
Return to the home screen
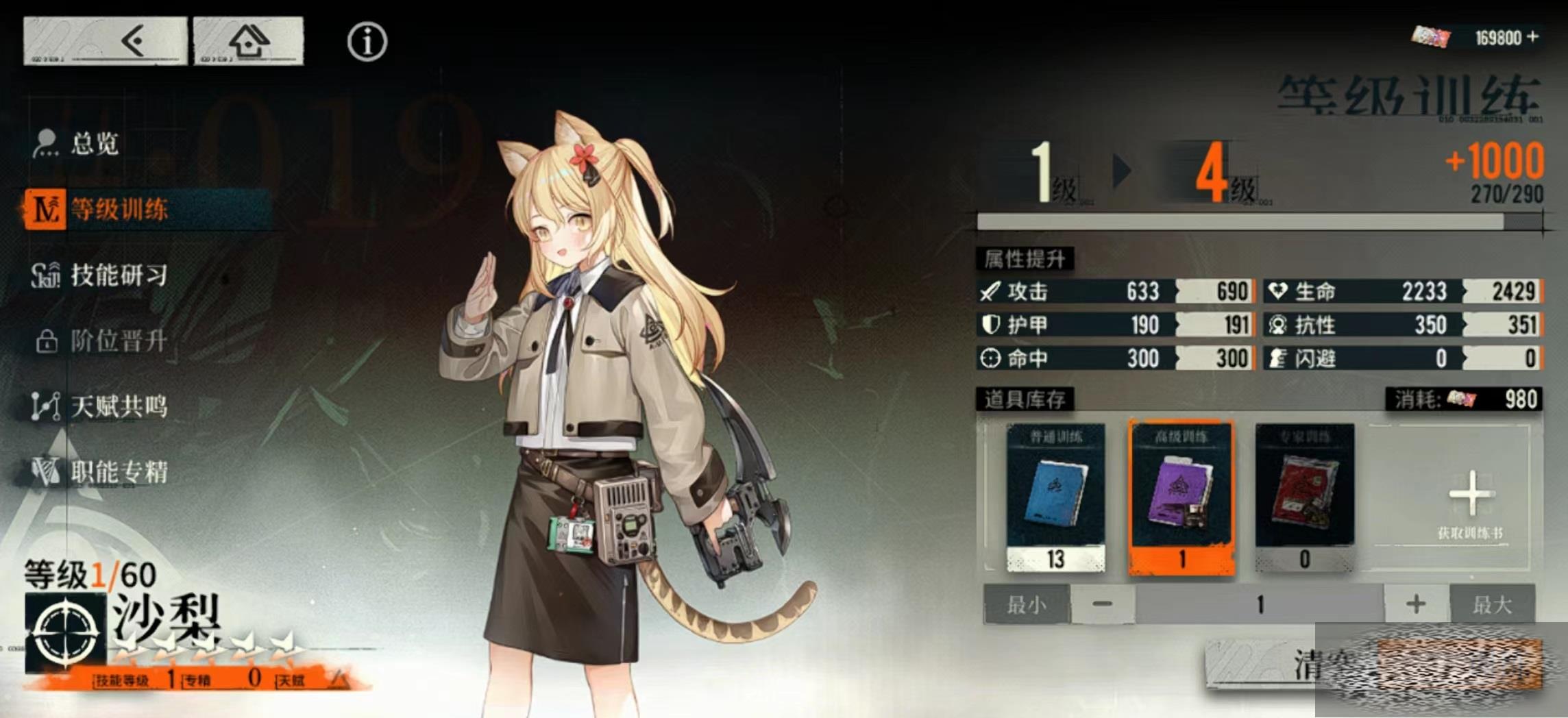pyautogui.click(x=248, y=41)
